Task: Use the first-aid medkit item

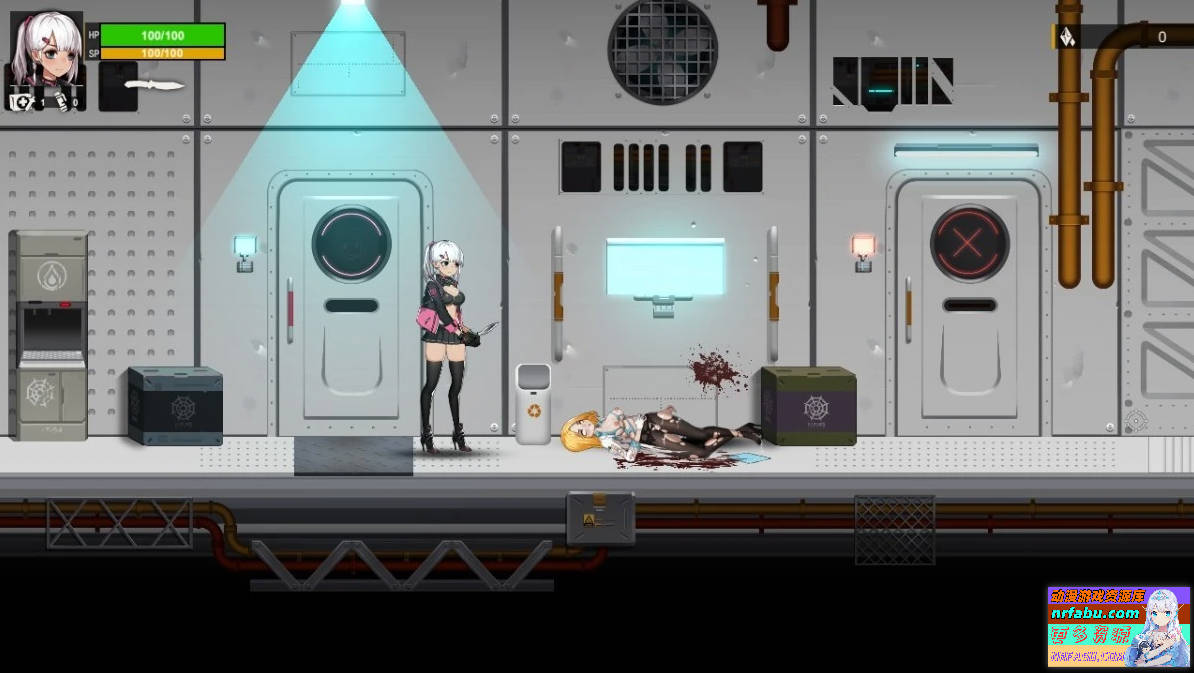Action: [x=20, y=100]
